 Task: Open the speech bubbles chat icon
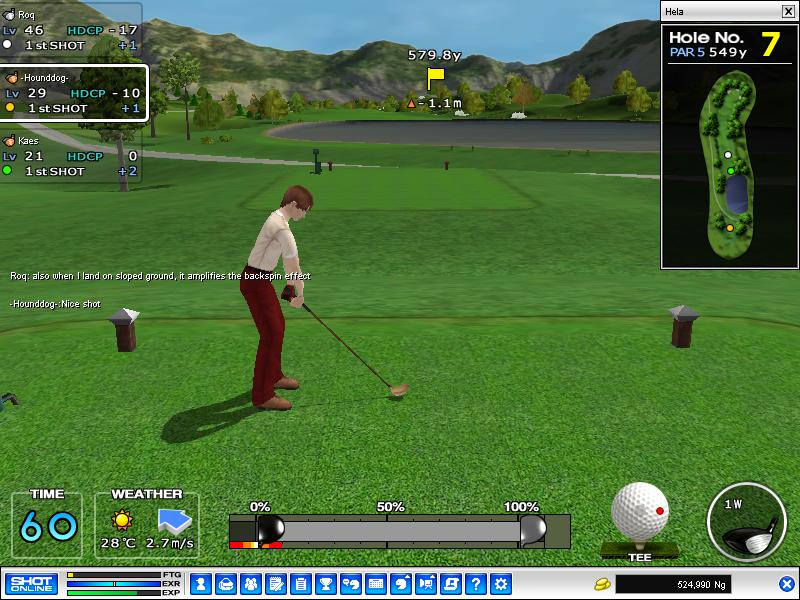351,584
